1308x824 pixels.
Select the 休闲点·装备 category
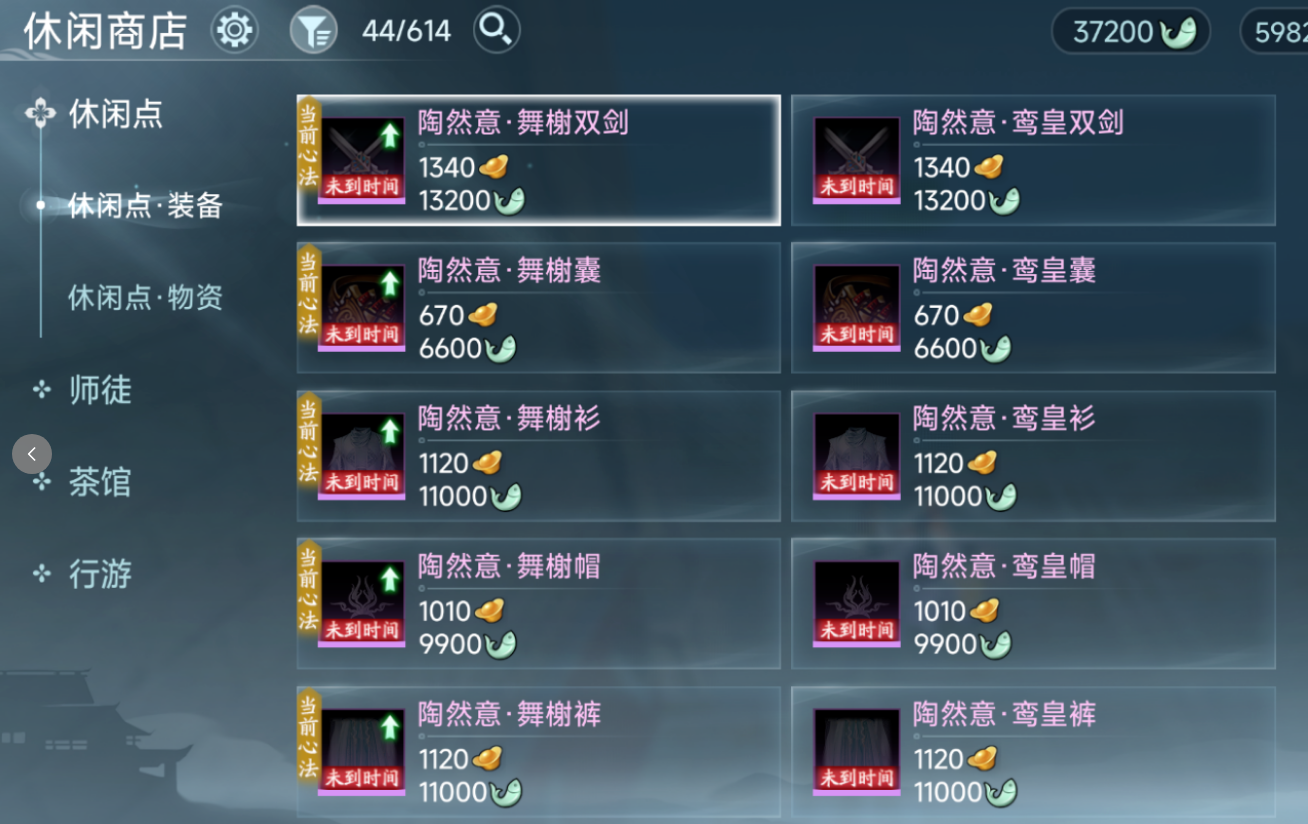[x=145, y=206]
